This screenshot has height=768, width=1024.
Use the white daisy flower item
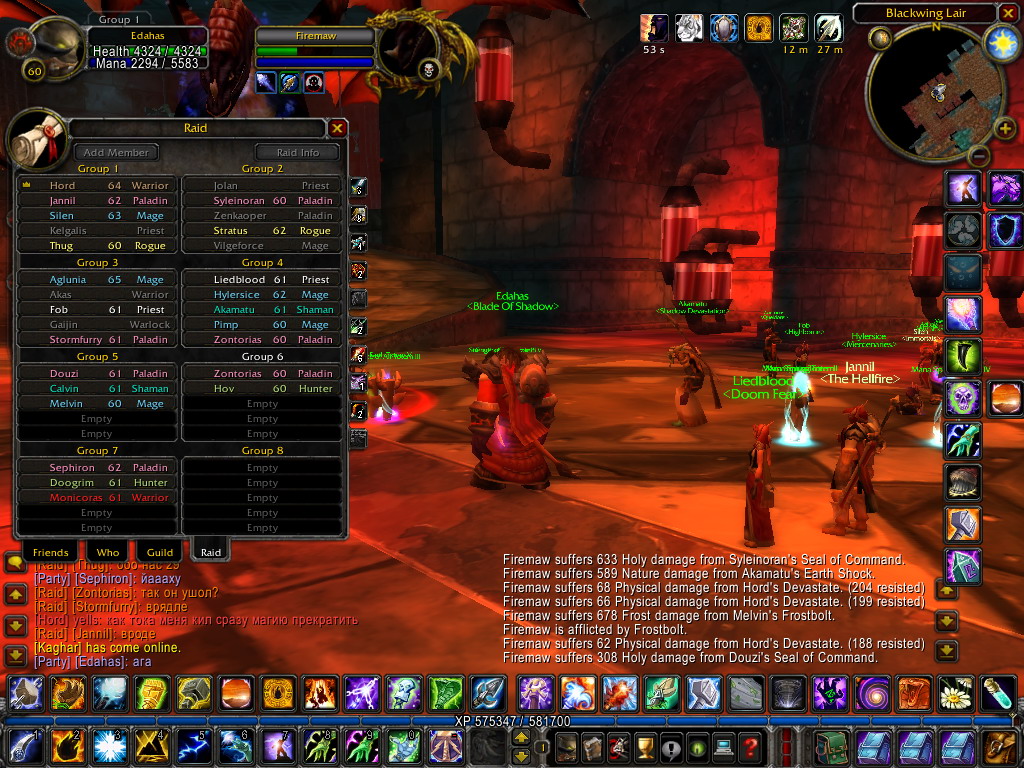pyautogui.click(x=957, y=691)
